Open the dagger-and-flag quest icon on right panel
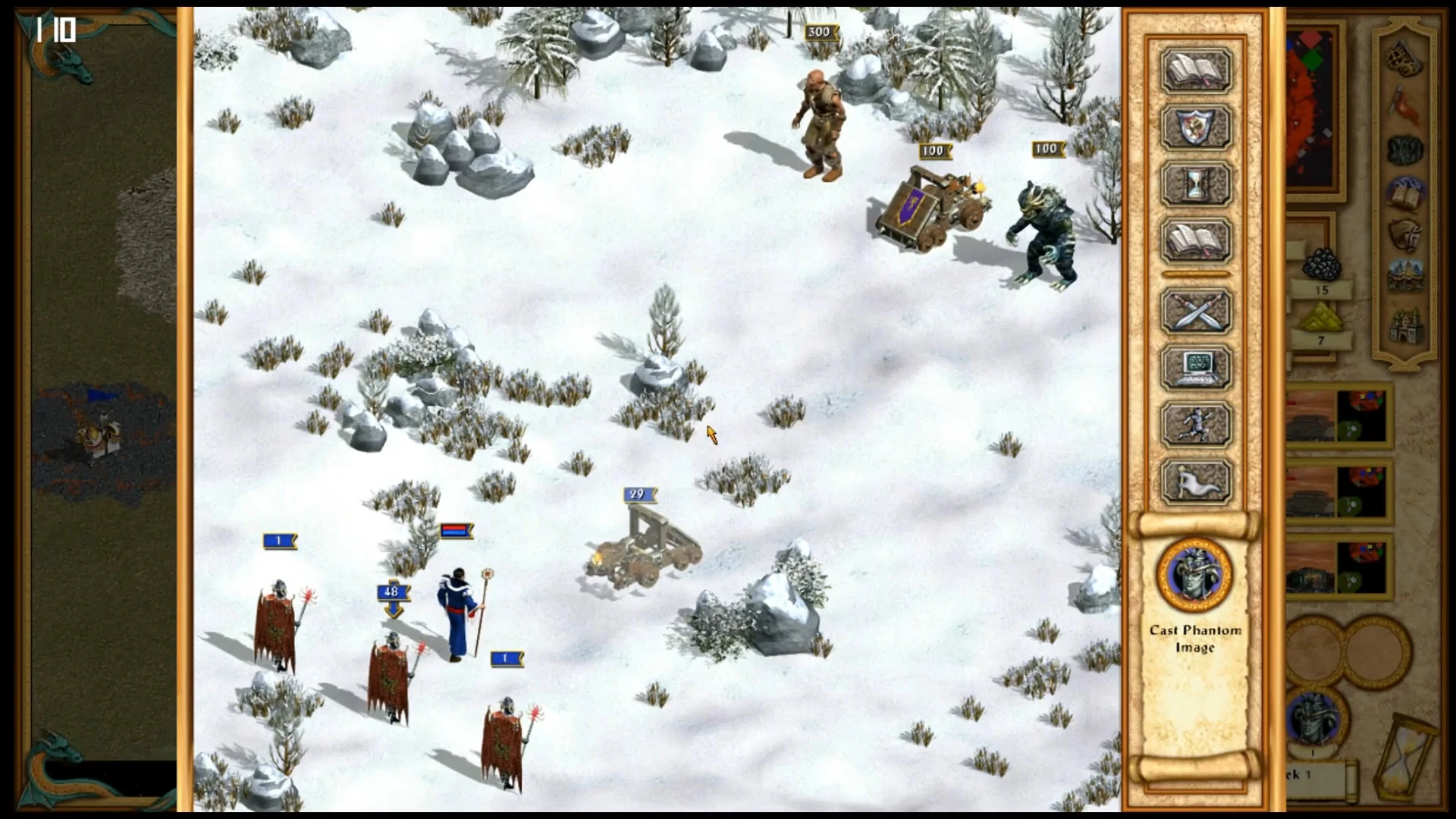This screenshot has height=819, width=1456. tap(1404, 104)
